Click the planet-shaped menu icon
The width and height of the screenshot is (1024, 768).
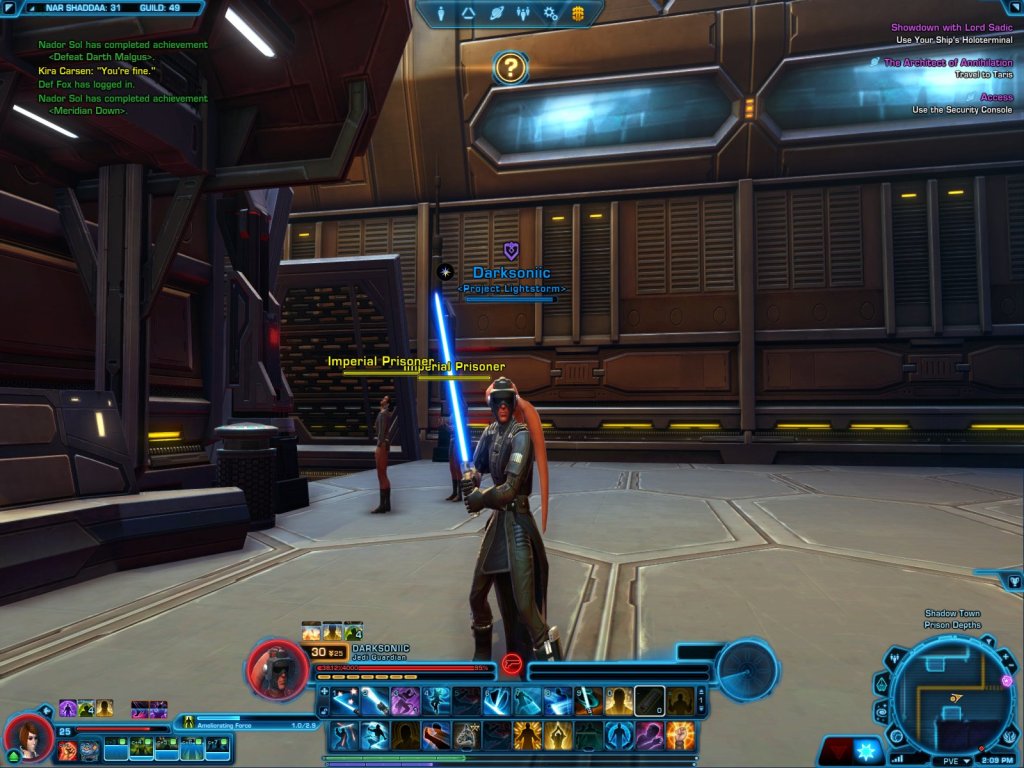click(x=496, y=13)
